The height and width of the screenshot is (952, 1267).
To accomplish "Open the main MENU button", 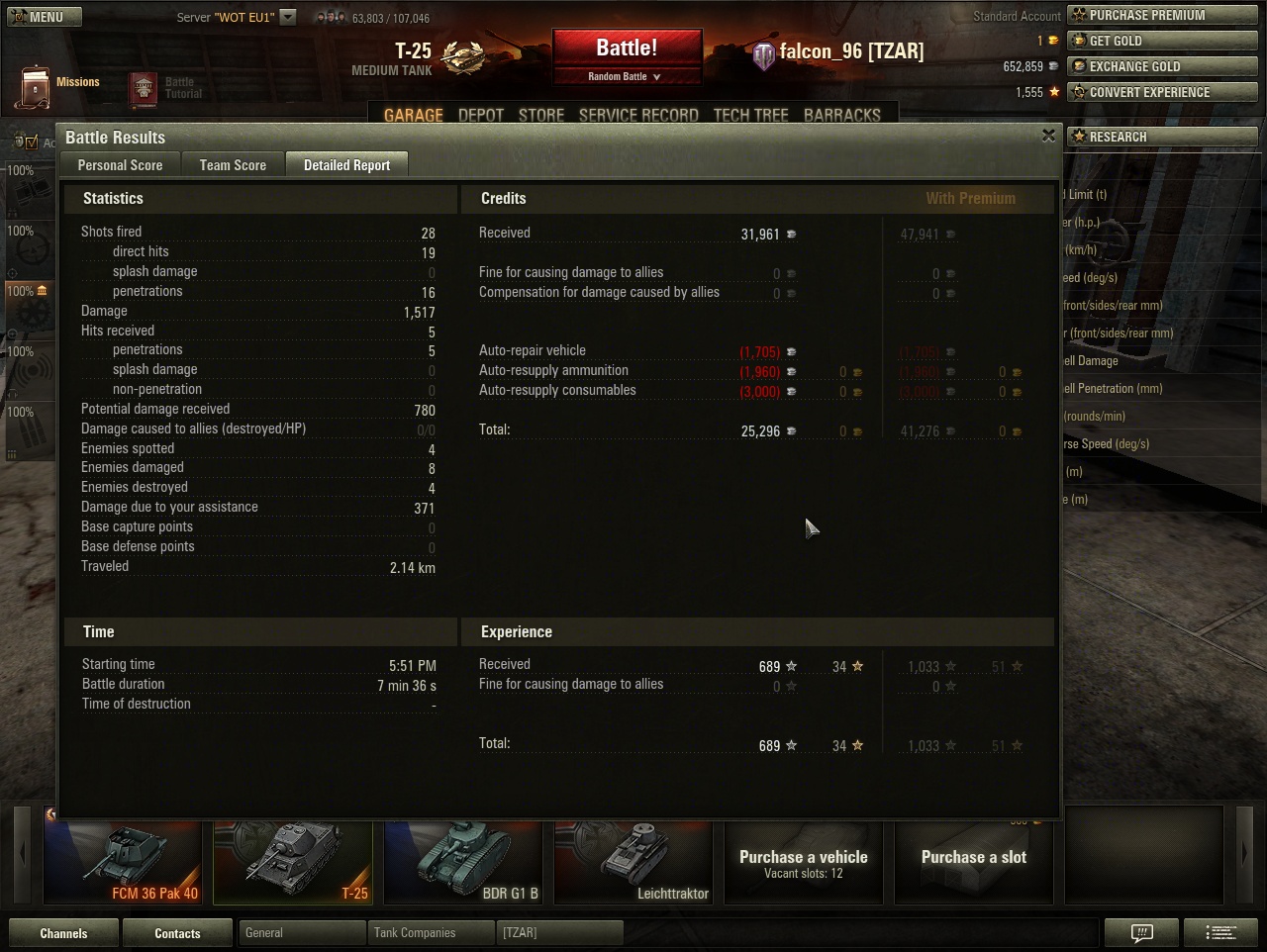I will click(44, 17).
